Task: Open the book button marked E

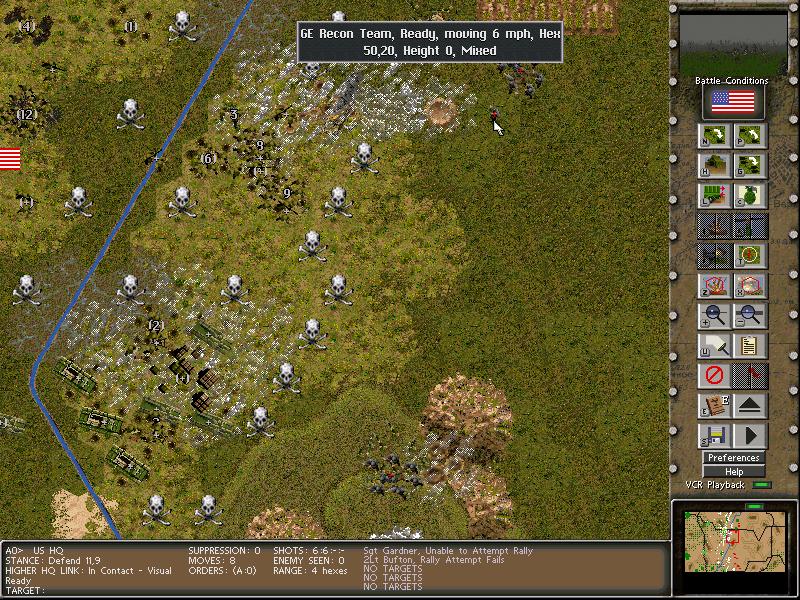Action: coord(715,406)
